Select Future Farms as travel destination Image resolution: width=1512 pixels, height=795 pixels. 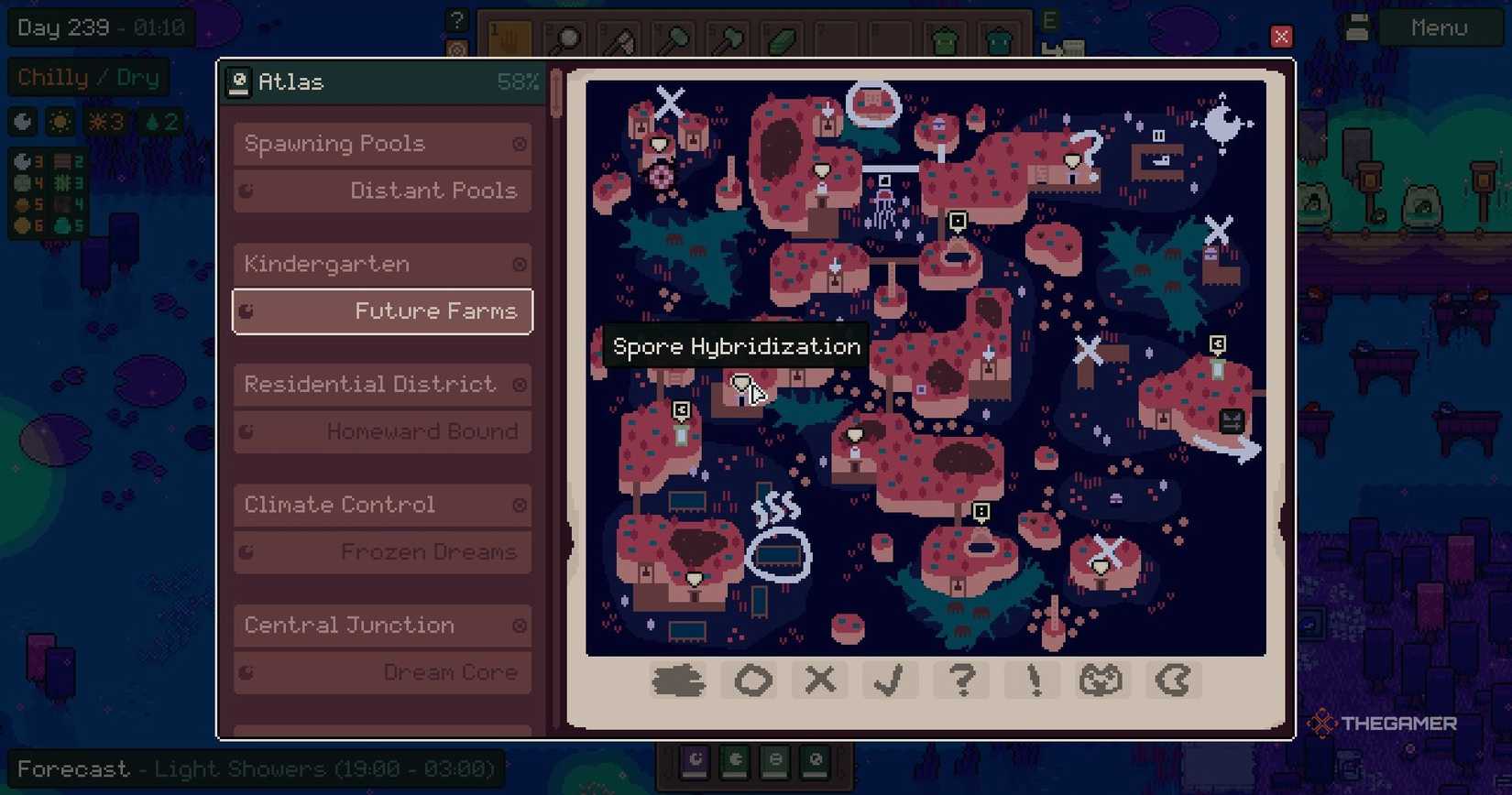tap(436, 311)
